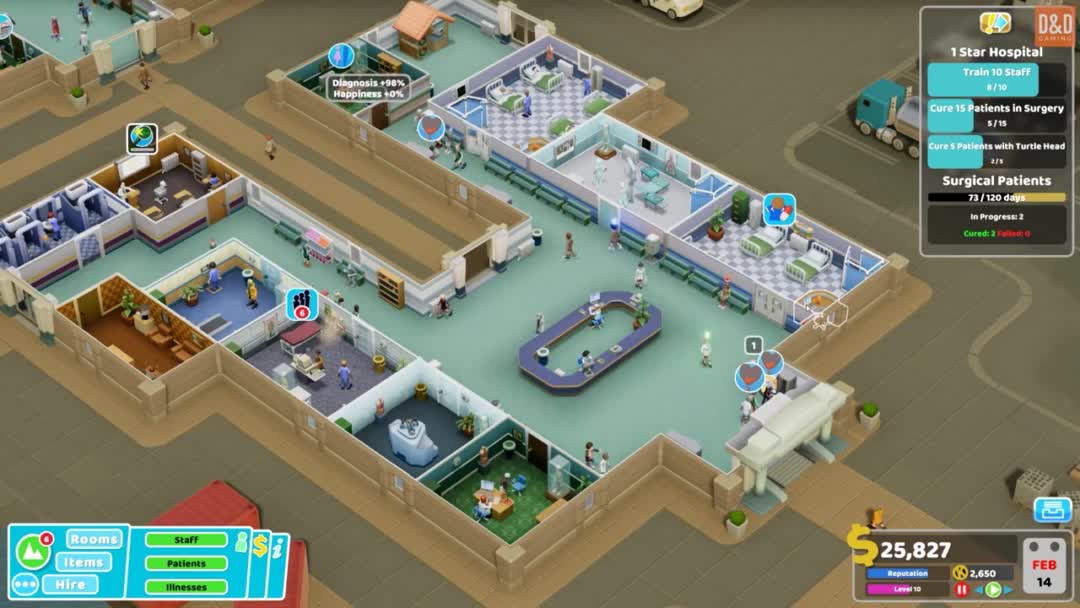Select the Train 10 Staff objective

996,79
